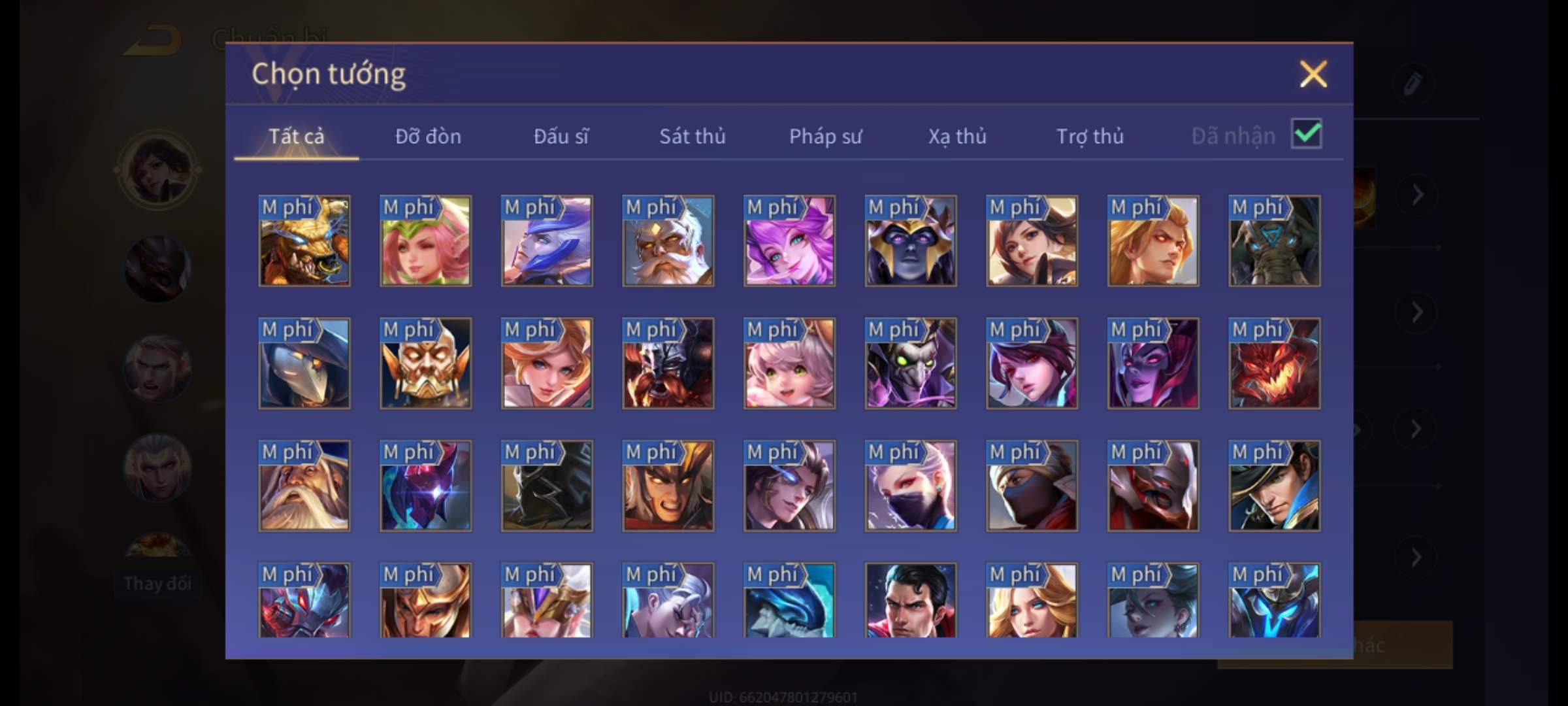Switch to Pháp sư mage tab
The width and height of the screenshot is (1568, 706).
[825, 136]
